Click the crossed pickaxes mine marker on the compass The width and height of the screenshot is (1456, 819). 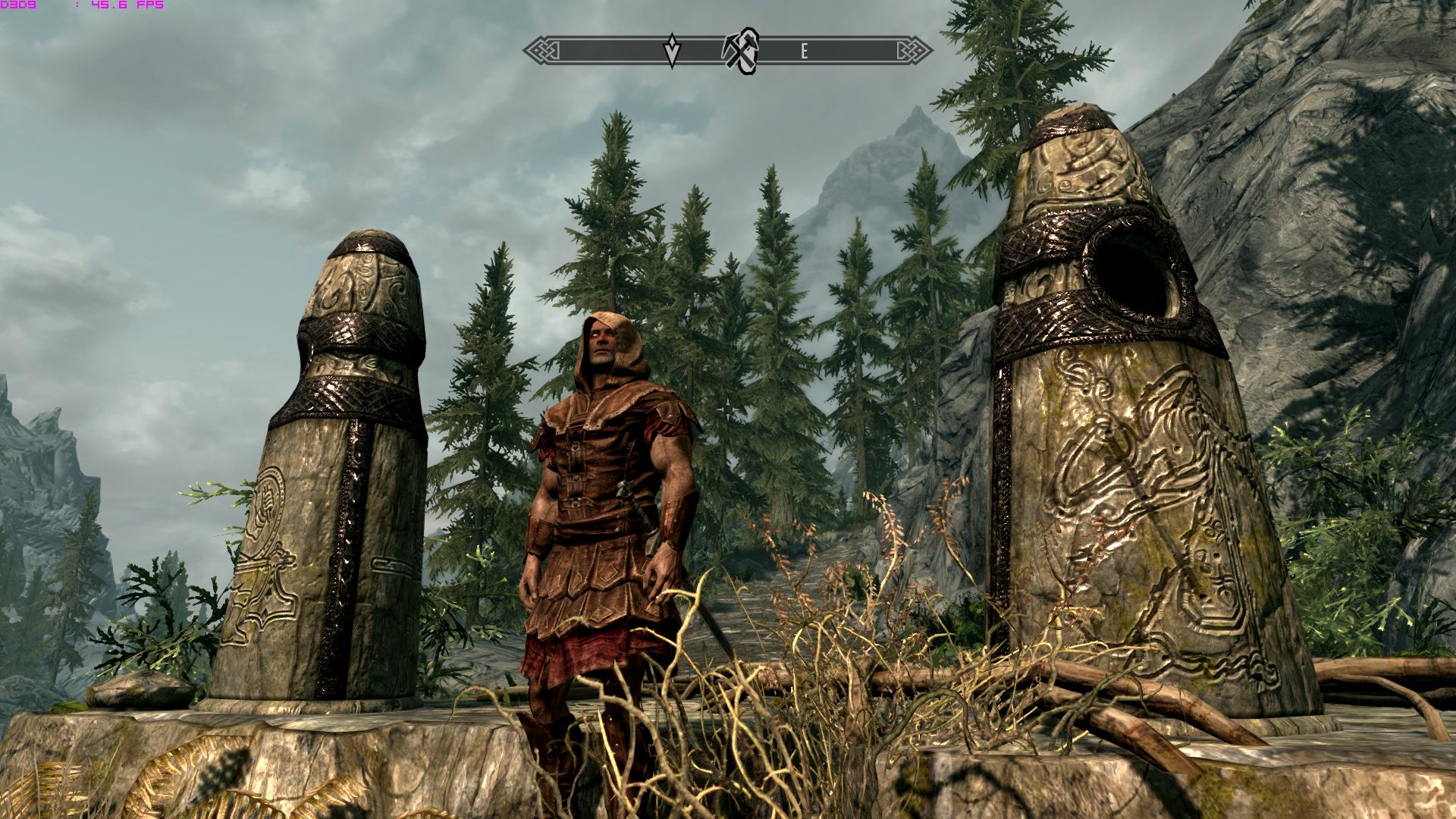coord(740,52)
